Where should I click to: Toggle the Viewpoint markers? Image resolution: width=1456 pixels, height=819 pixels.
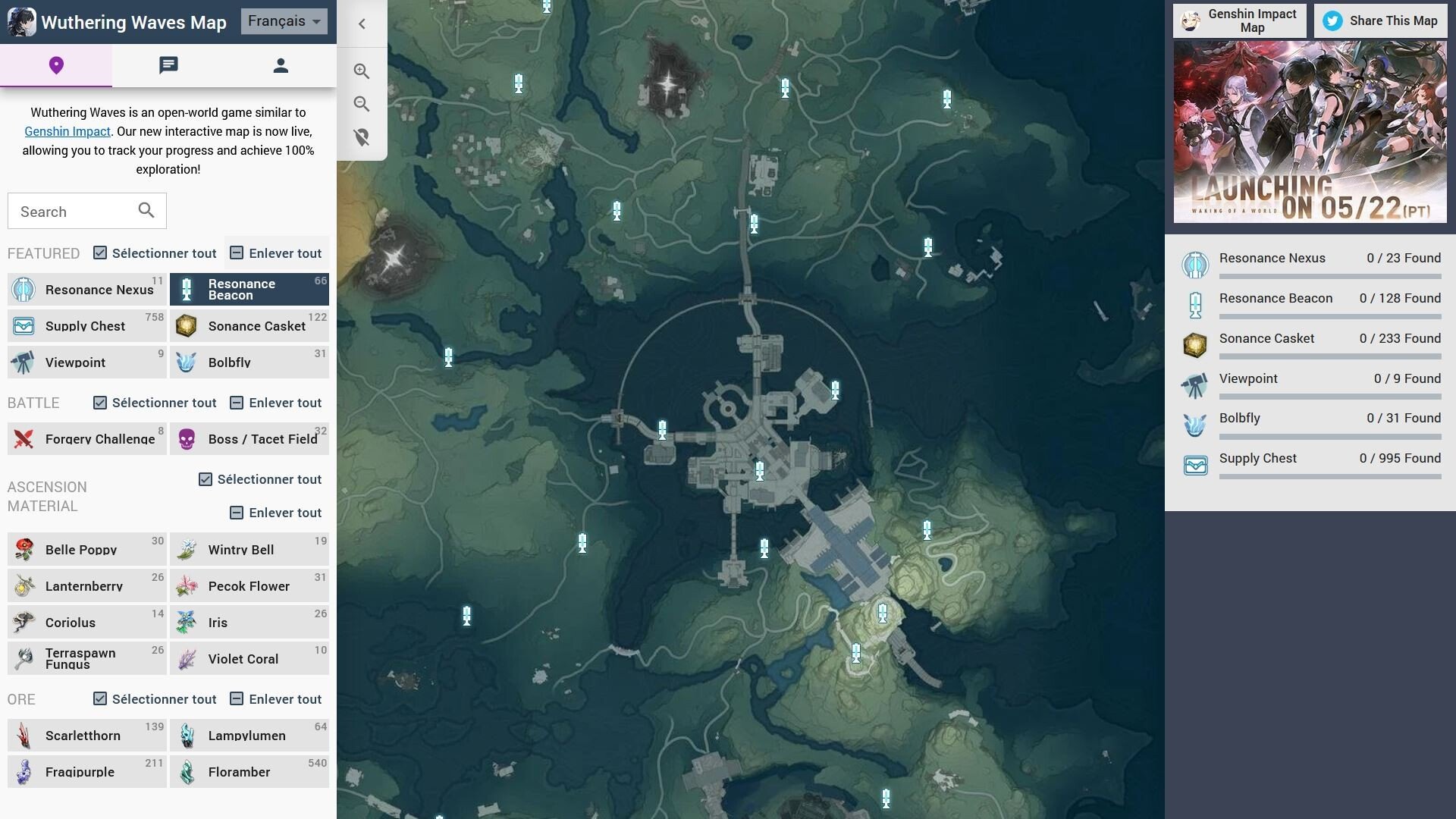click(86, 362)
